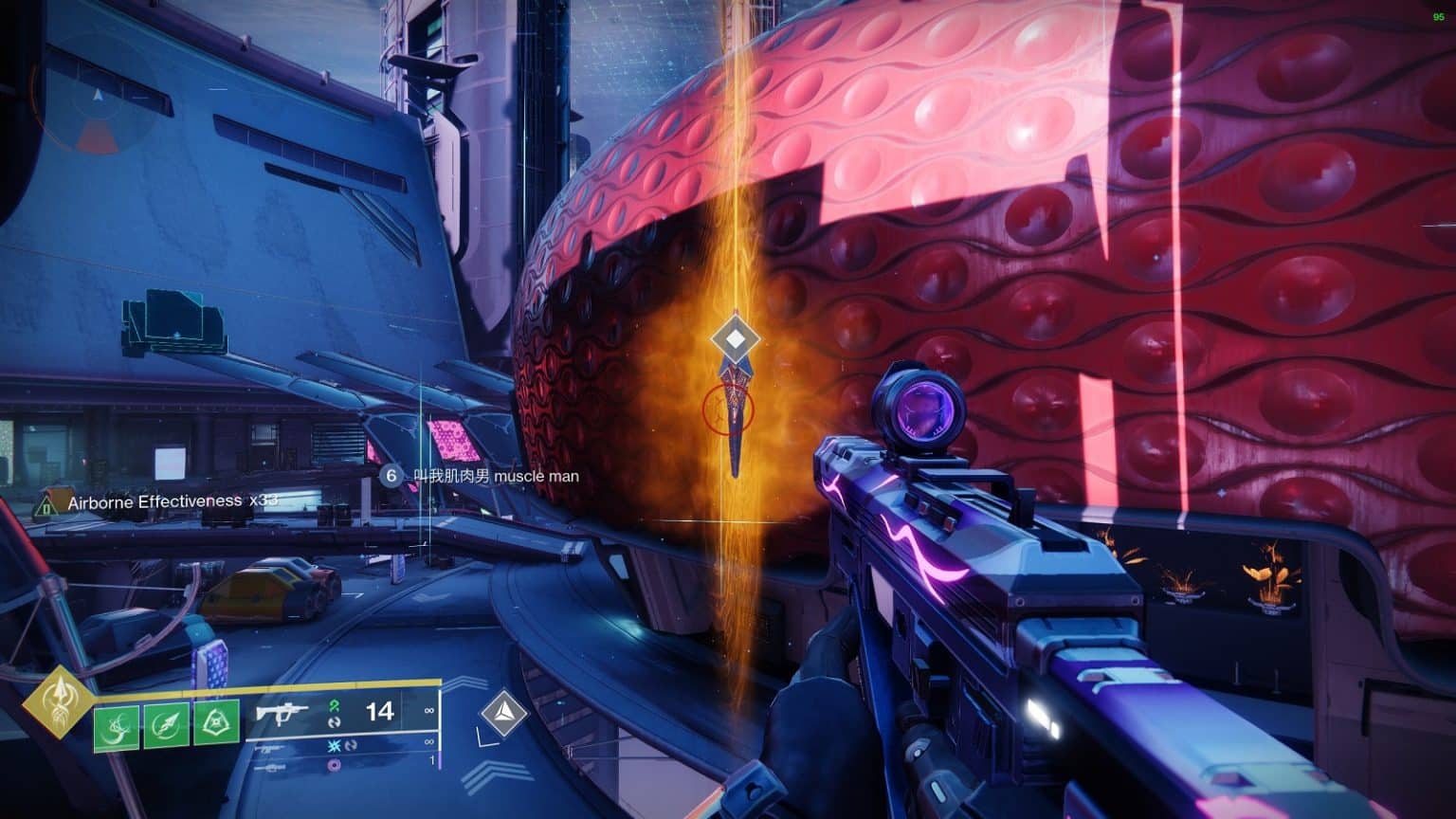Select the diamond objective waypoint marker

pyautogui.click(x=734, y=337)
